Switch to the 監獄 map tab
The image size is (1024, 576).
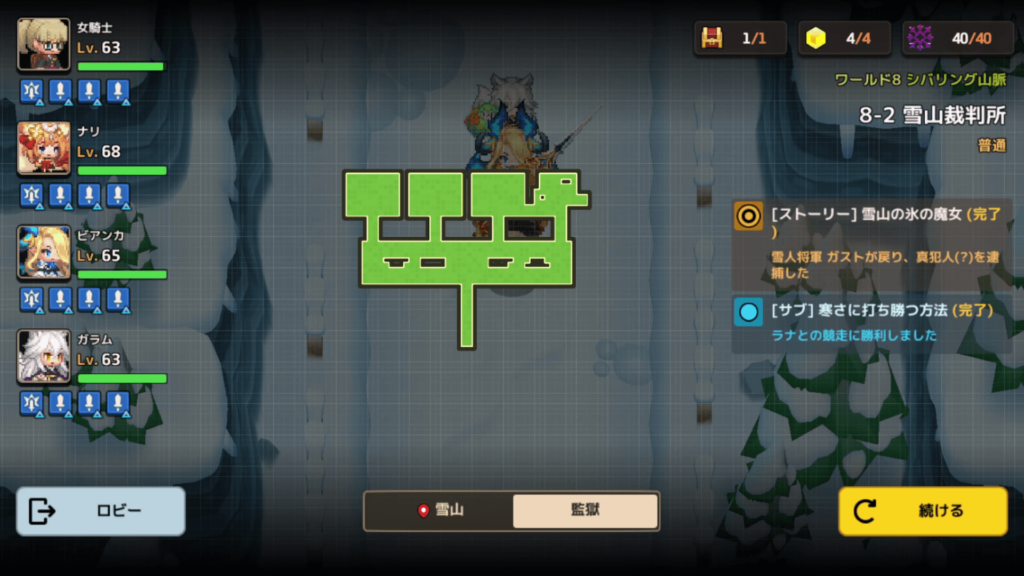pyautogui.click(x=585, y=510)
